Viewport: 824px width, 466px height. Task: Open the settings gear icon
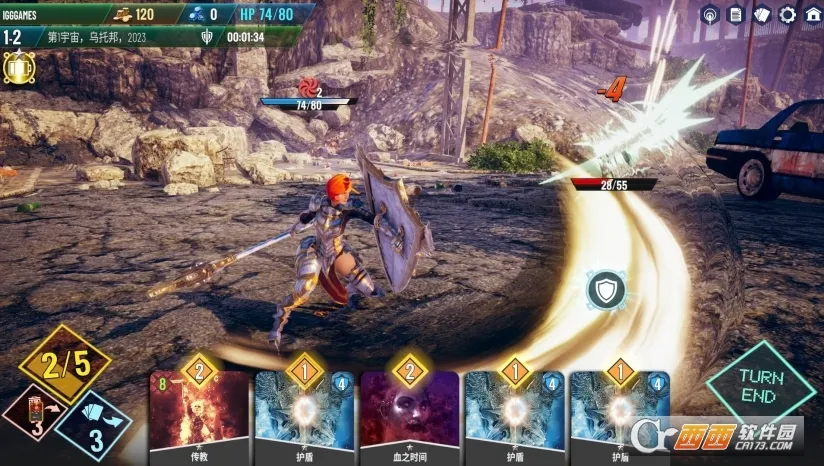point(787,15)
